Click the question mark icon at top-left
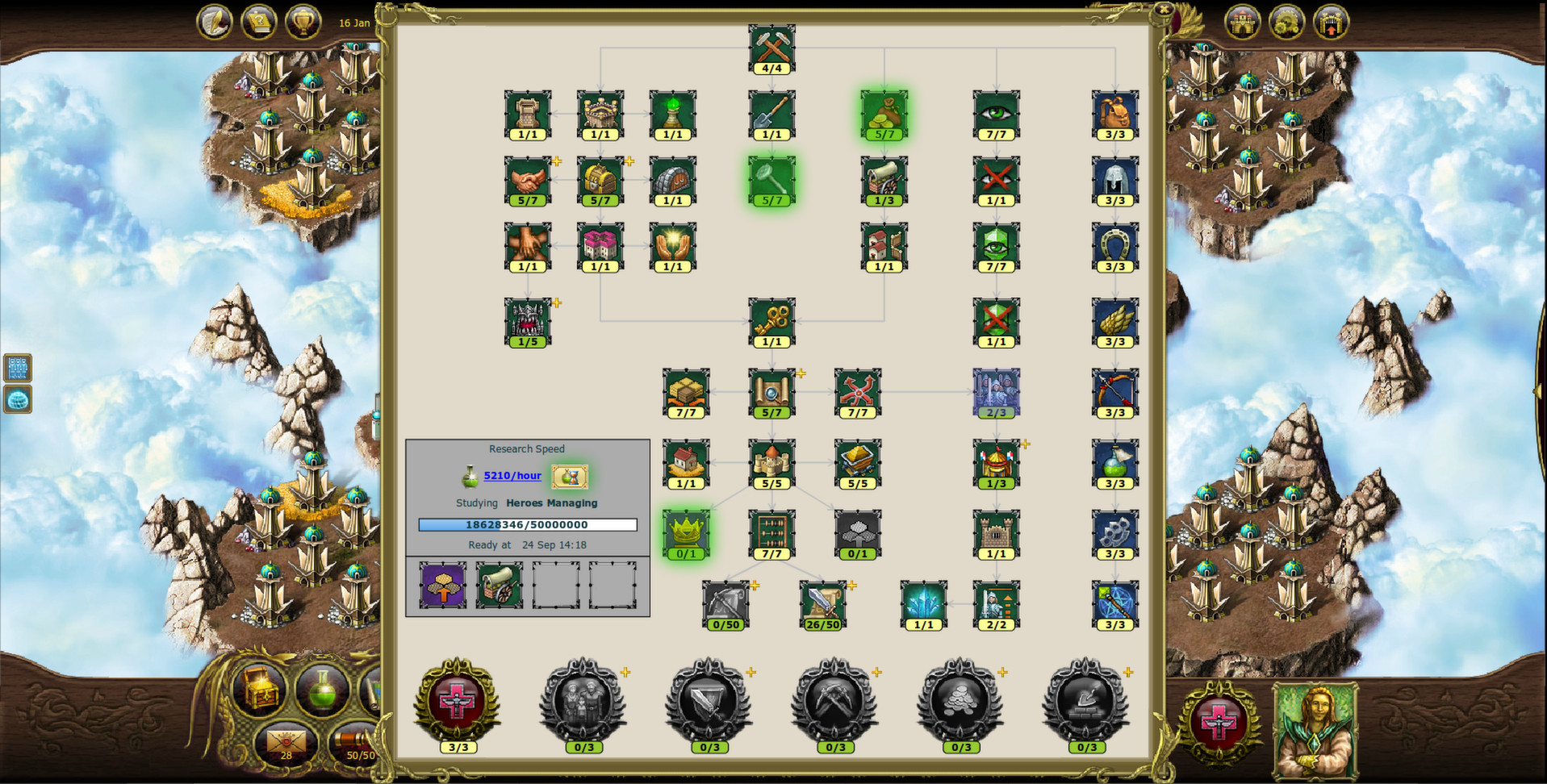Viewport: 1547px width, 784px height. 258,22
